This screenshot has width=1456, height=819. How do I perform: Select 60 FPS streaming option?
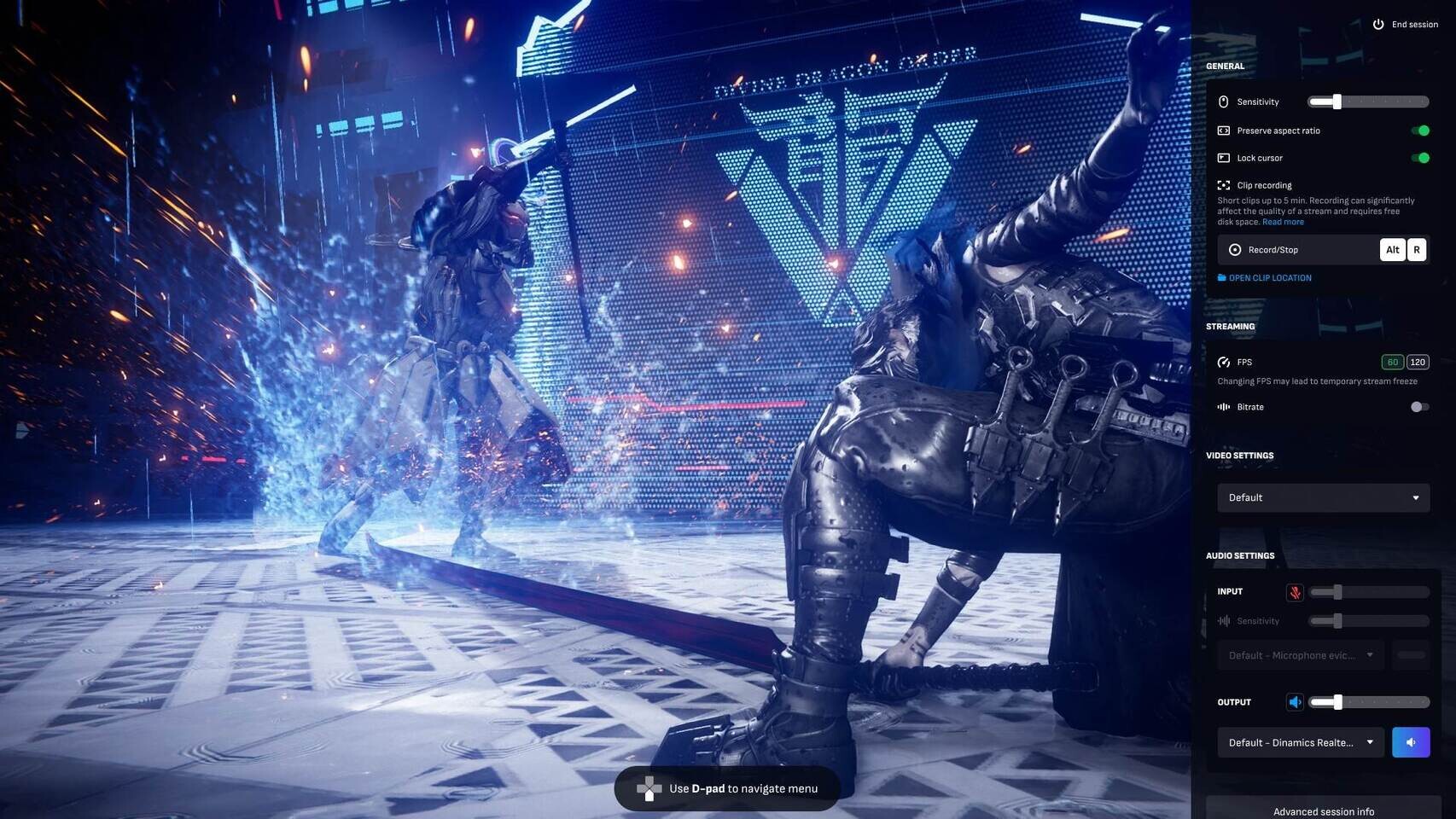1392,363
